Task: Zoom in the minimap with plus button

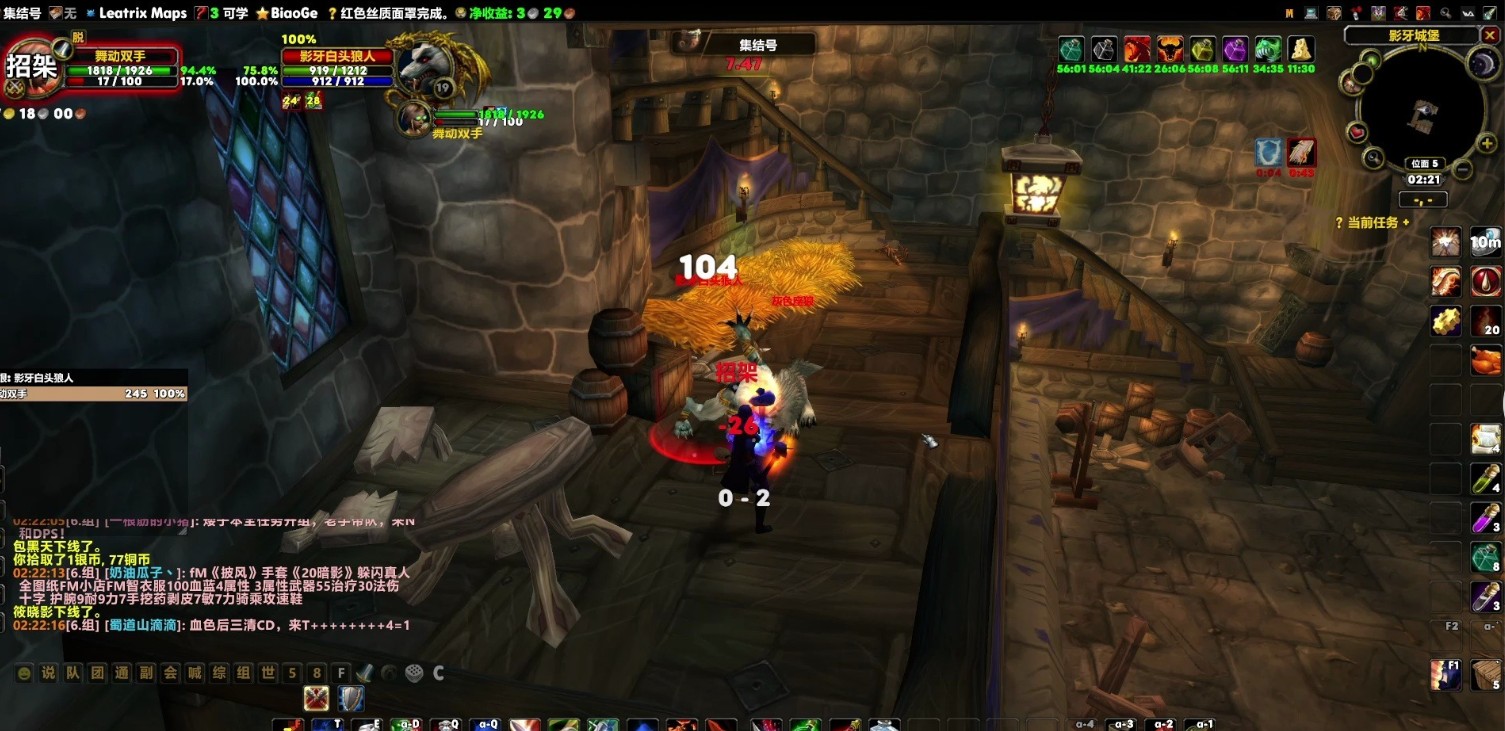Action: [x=1487, y=144]
